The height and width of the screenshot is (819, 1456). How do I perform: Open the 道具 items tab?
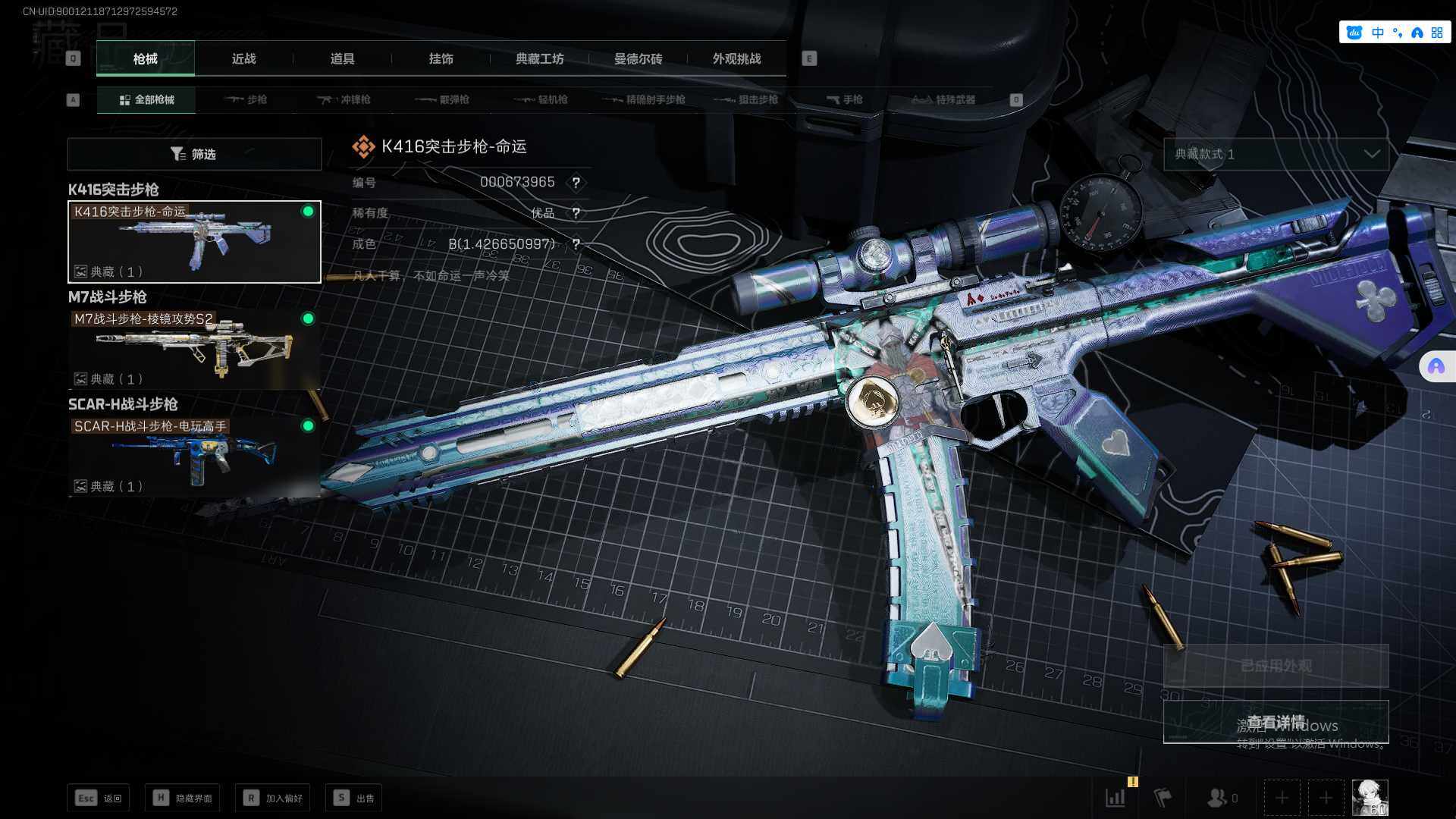tap(342, 58)
